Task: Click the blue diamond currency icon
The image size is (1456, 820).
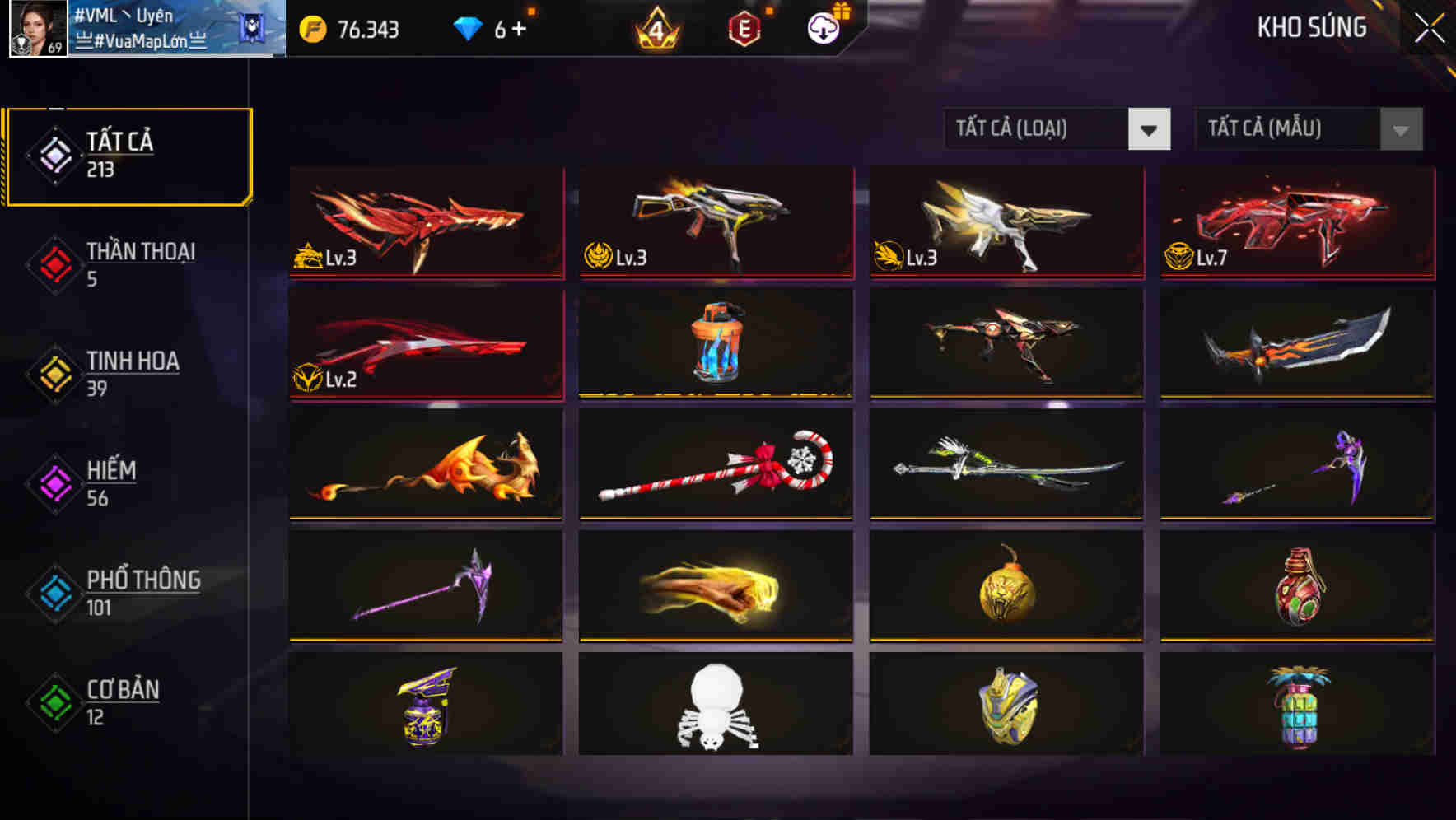Action: [468, 27]
